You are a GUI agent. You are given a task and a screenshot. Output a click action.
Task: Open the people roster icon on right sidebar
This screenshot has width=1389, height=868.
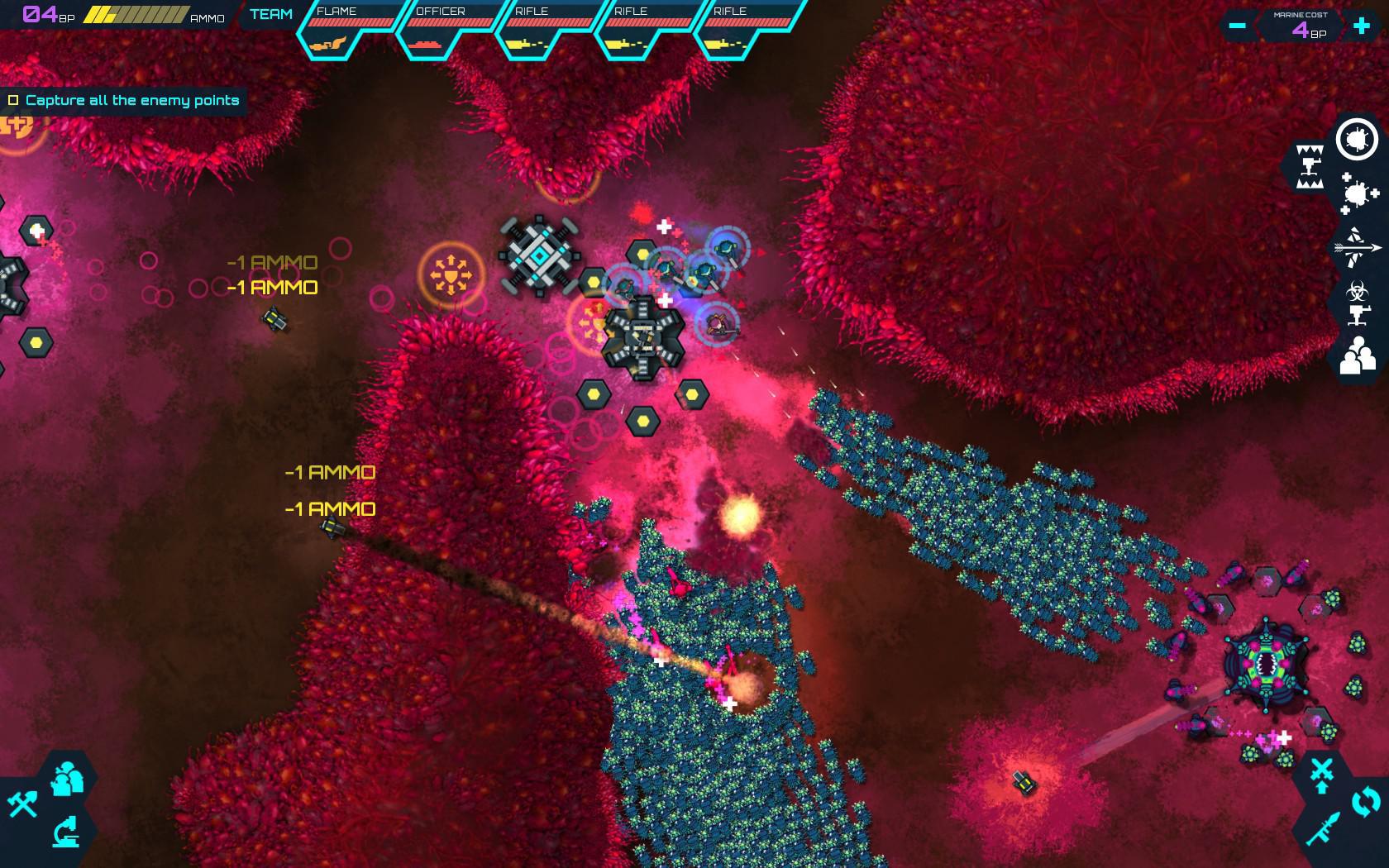point(1358,357)
